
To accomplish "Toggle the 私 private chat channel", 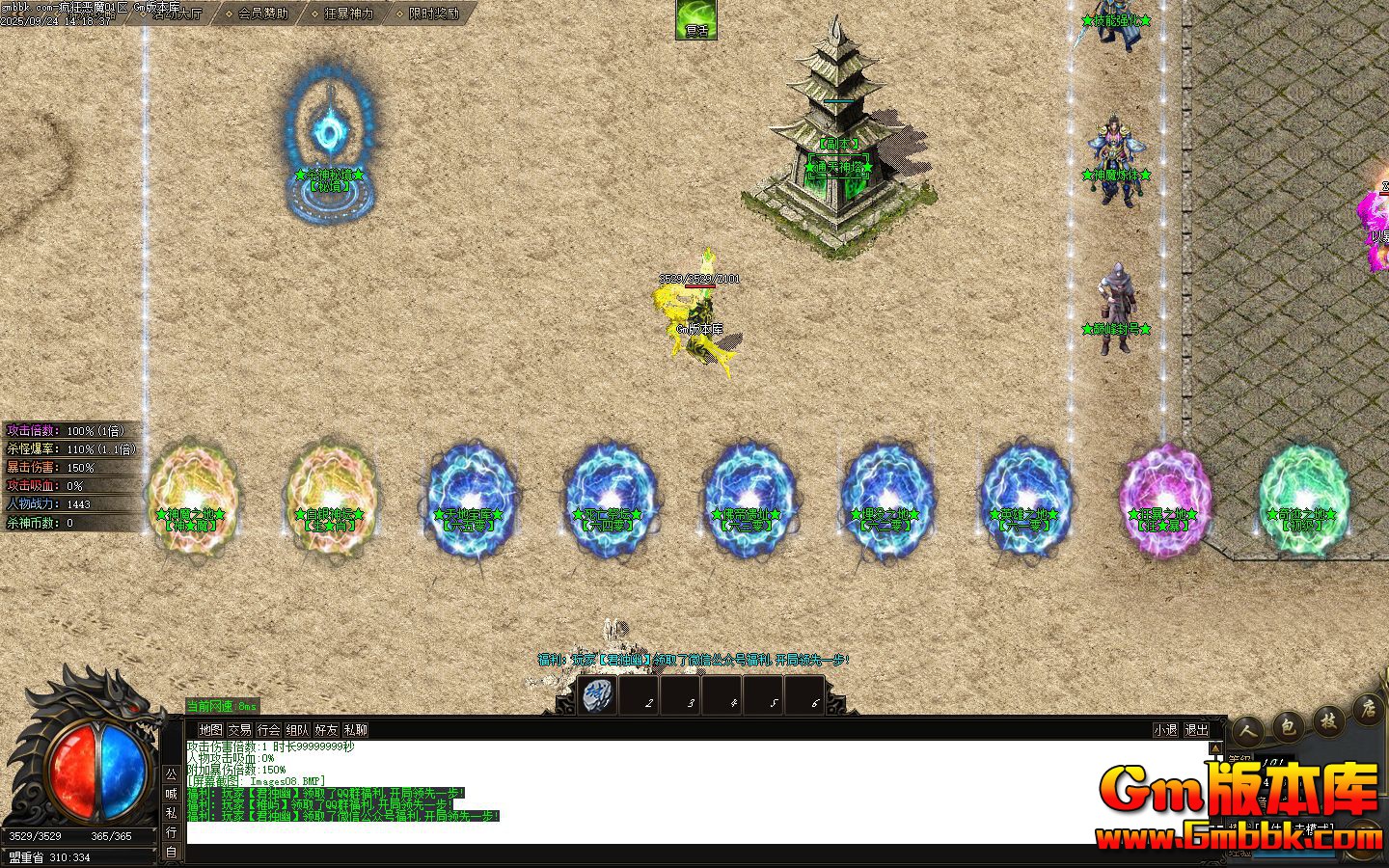I will point(173,811).
